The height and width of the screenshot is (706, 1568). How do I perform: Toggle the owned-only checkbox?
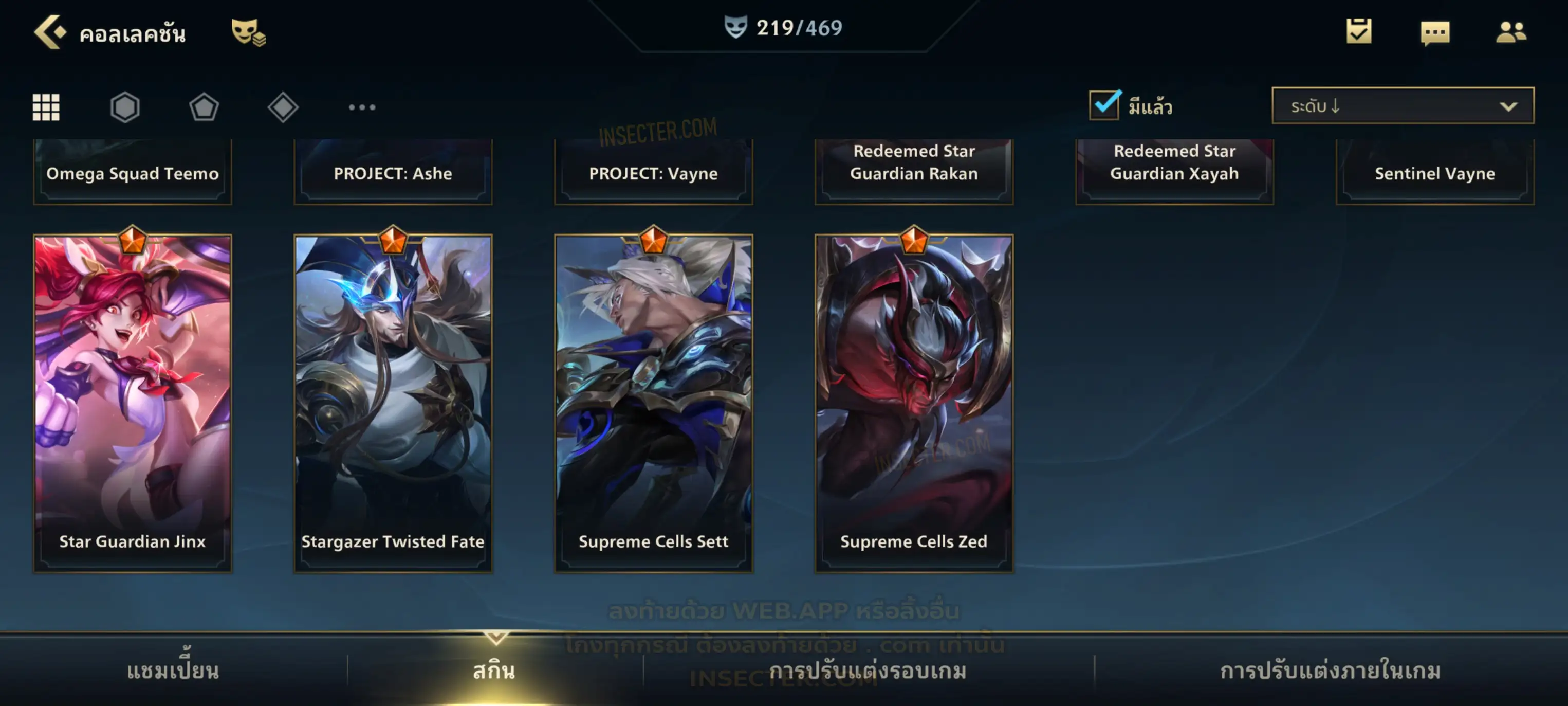click(1104, 105)
